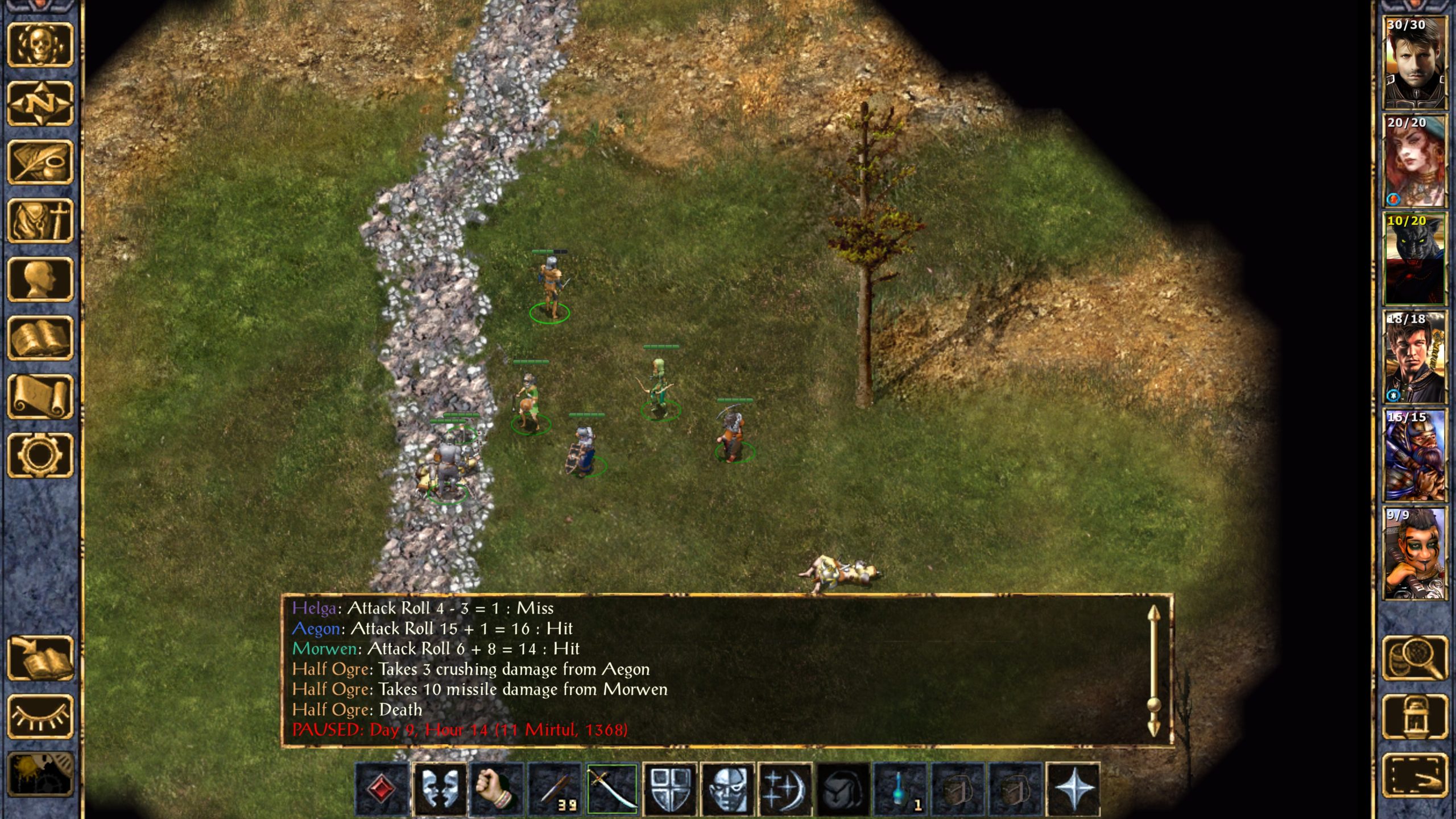The height and width of the screenshot is (819, 1456).
Task: Select the arrow slot showing 39
Action: (x=555, y=789)
